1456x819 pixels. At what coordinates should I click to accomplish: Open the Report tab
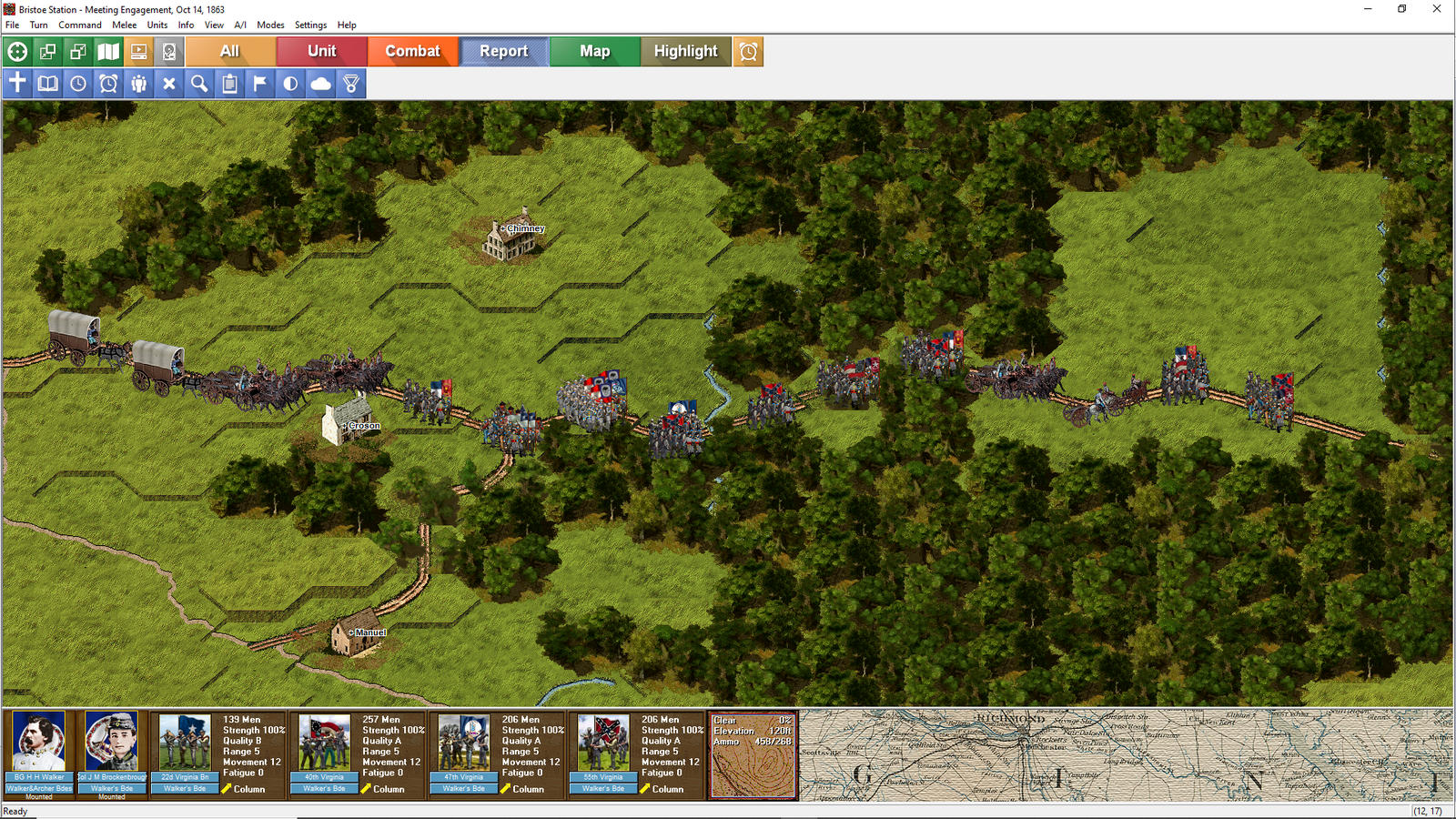tap(503, 52)
